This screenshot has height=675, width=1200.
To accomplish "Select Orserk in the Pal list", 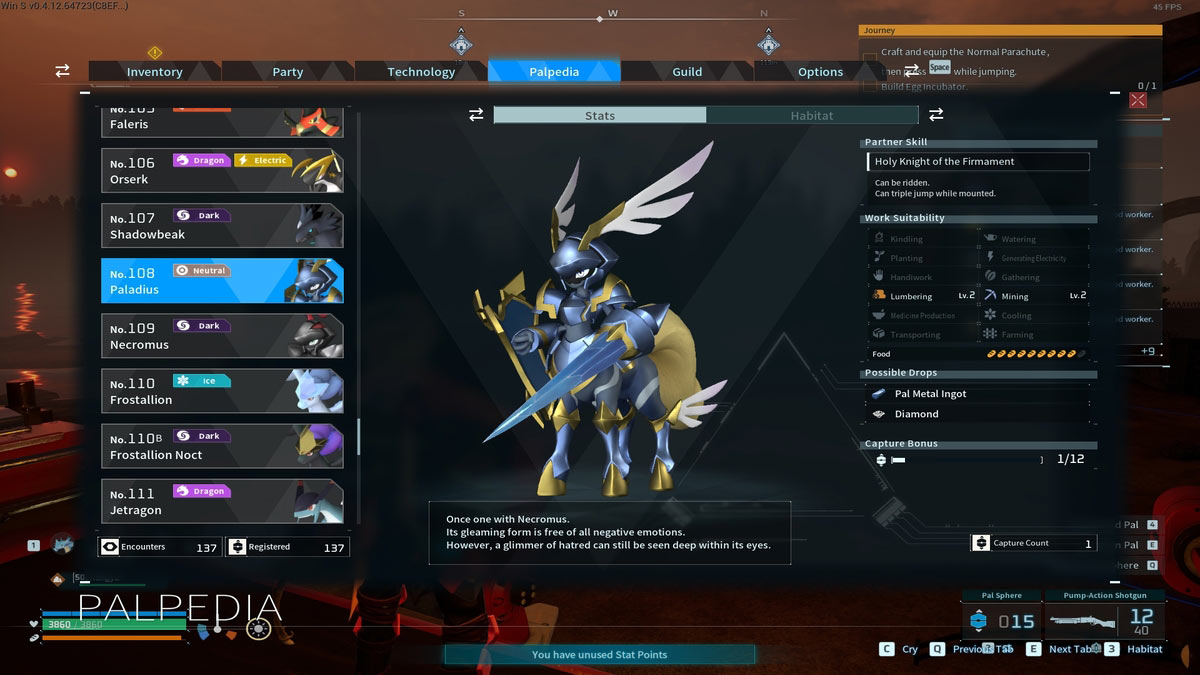I will 222,171.
